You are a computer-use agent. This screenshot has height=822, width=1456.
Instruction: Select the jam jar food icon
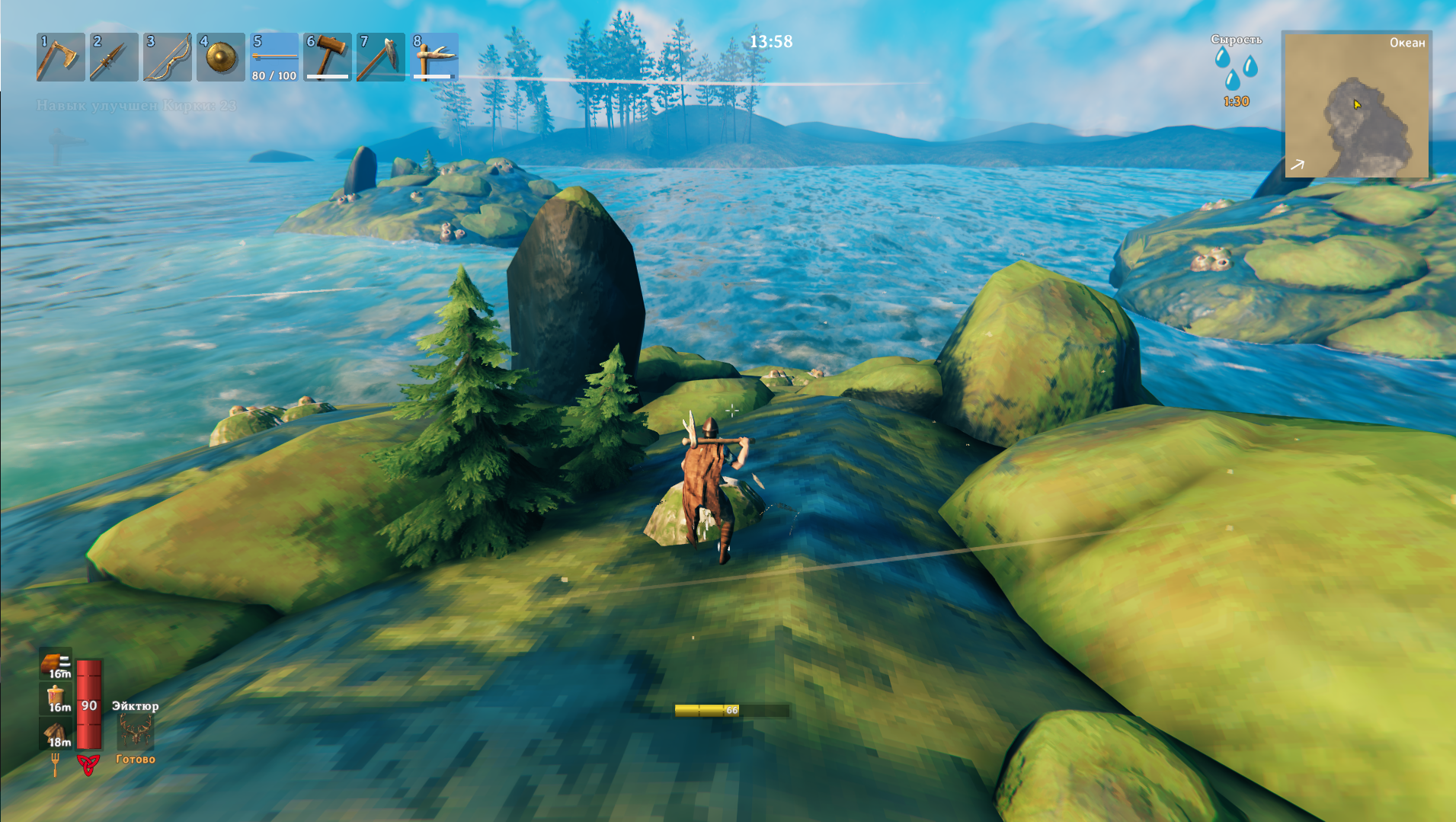(x=56, y=697)
